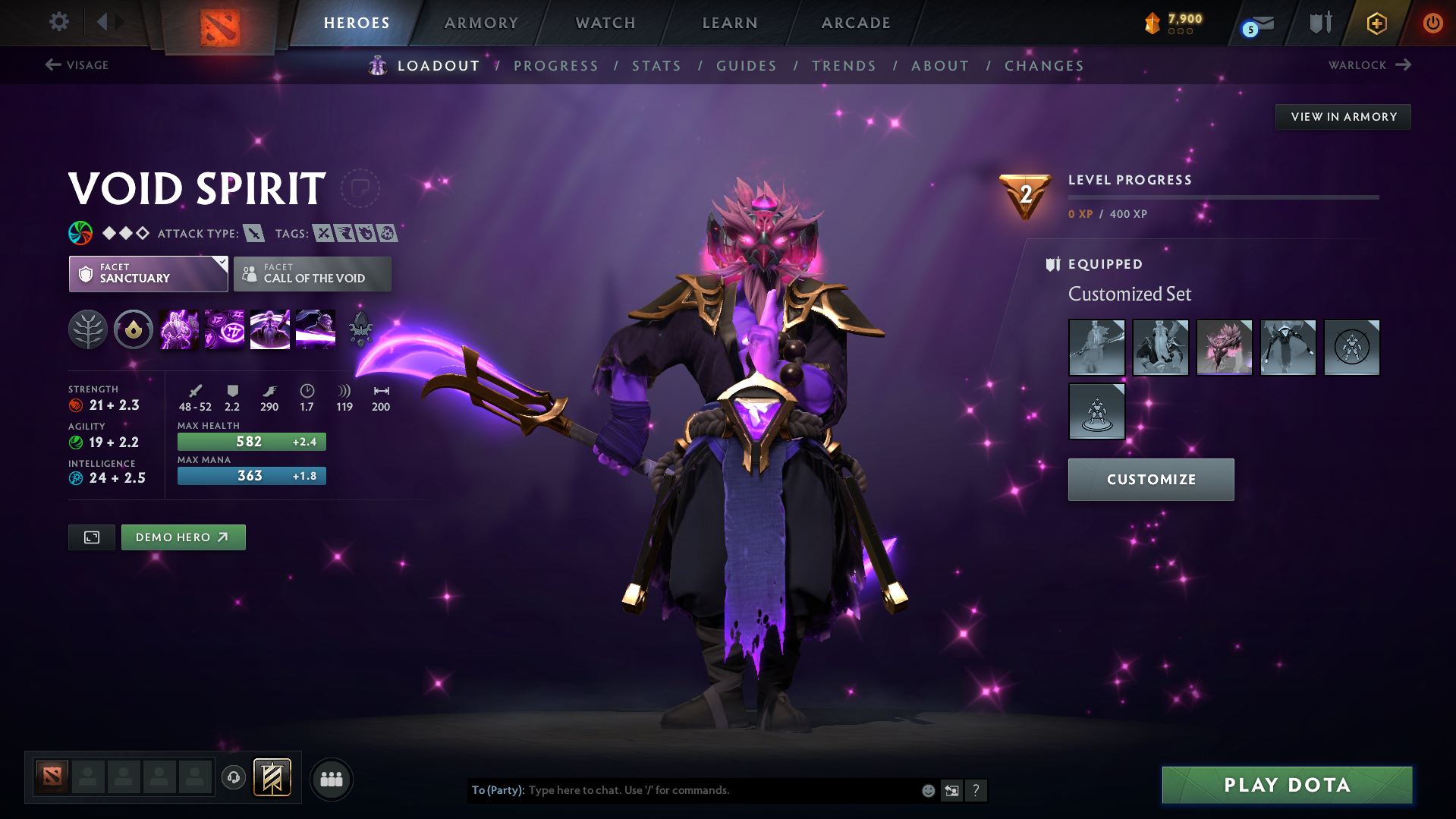Open the Guides tab

(x=746, y=66)
